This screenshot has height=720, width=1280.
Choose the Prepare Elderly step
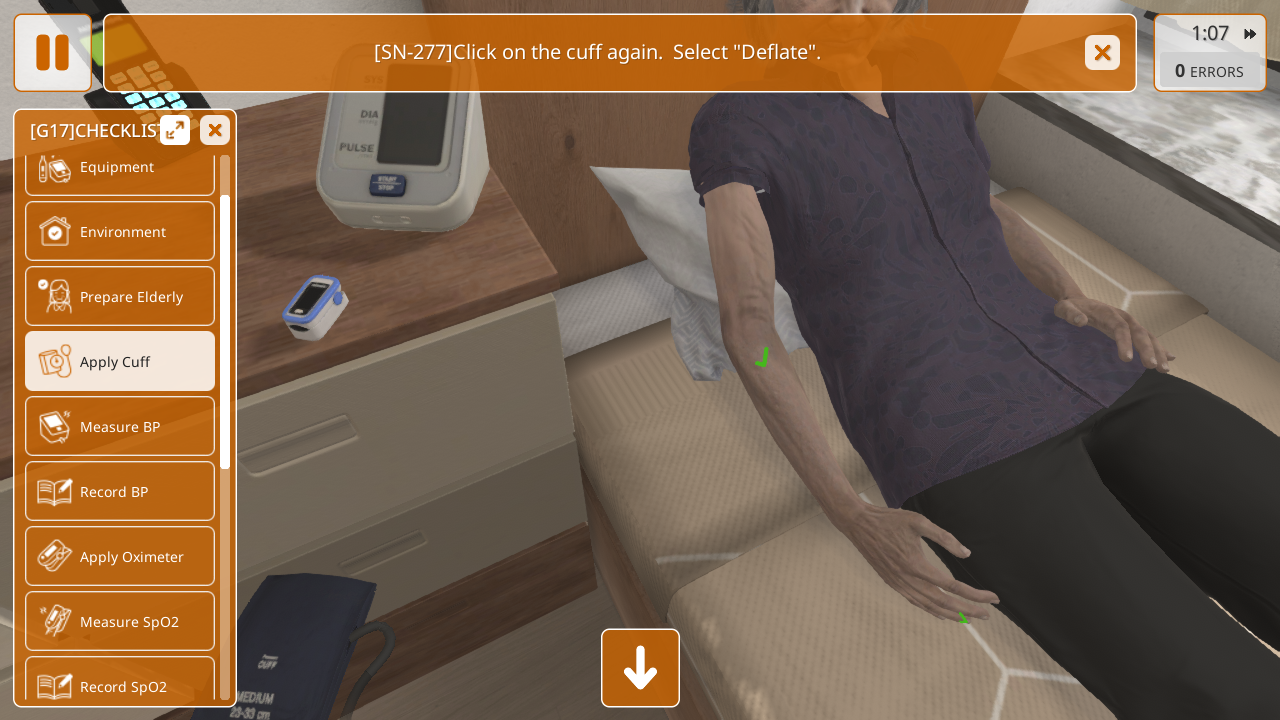point(120,296)
